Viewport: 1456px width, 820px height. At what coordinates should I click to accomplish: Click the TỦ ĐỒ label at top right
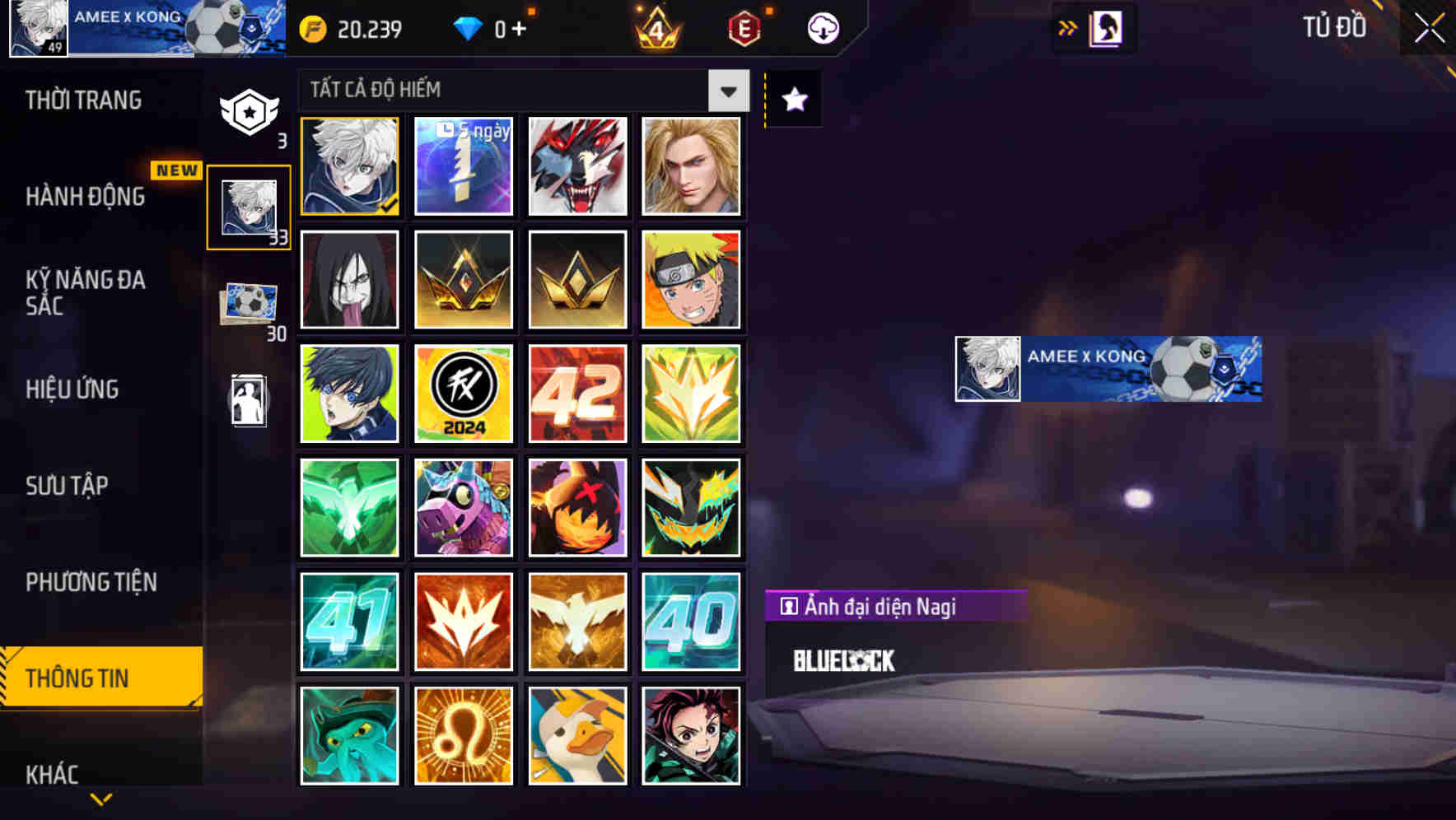click(1334, 27)
